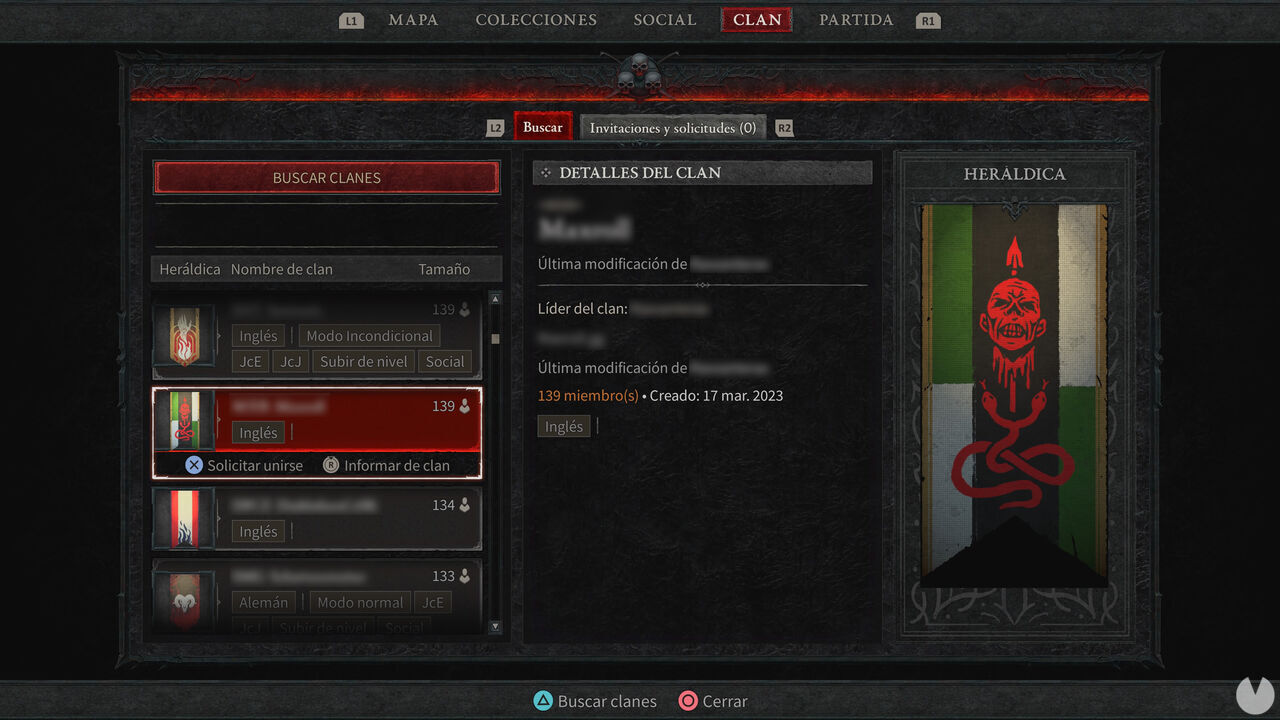Click the L1 icon beside MAPA

(x=351, y=19)
